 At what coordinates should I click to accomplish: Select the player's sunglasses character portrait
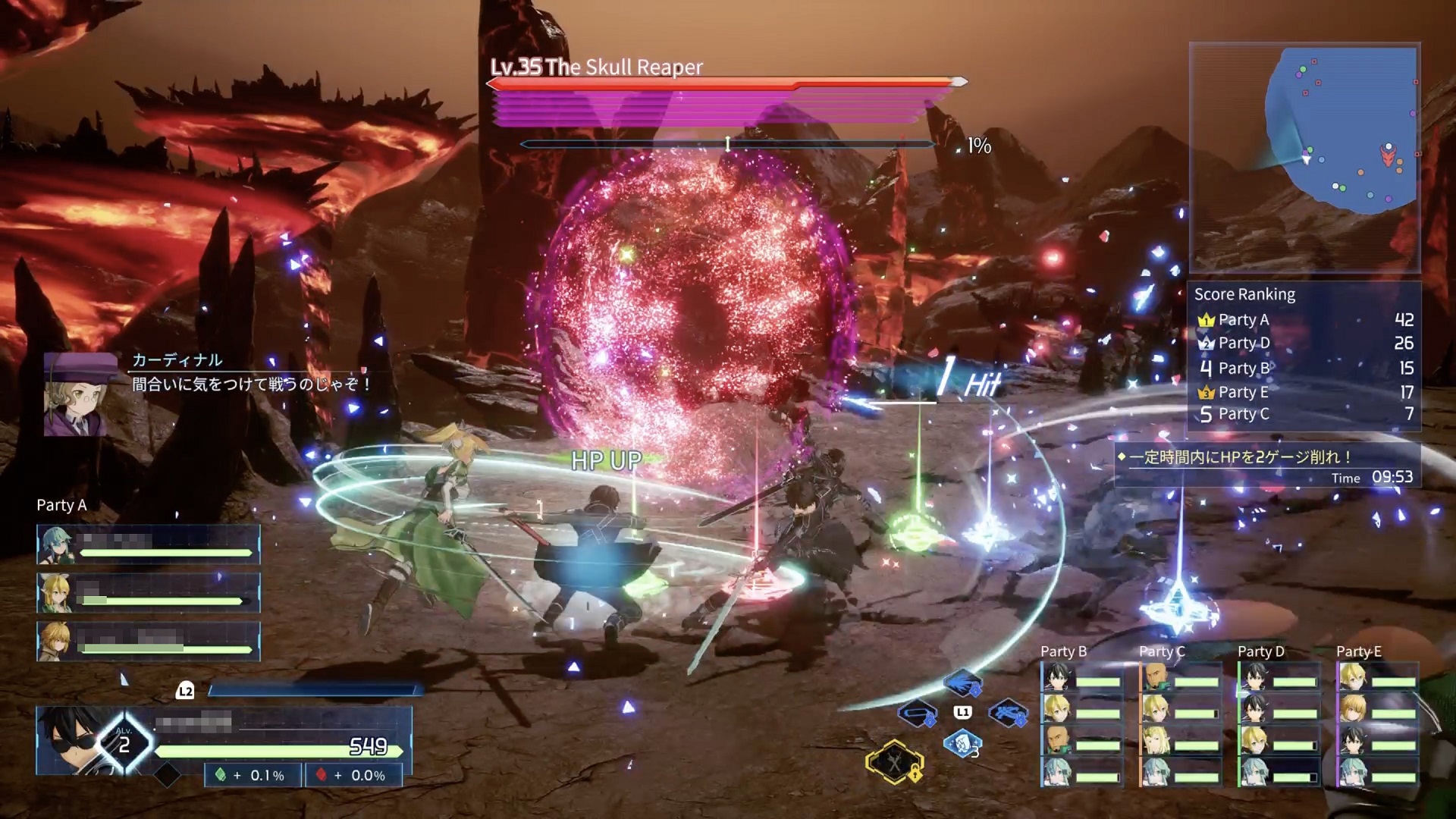(x=72, y=739)
